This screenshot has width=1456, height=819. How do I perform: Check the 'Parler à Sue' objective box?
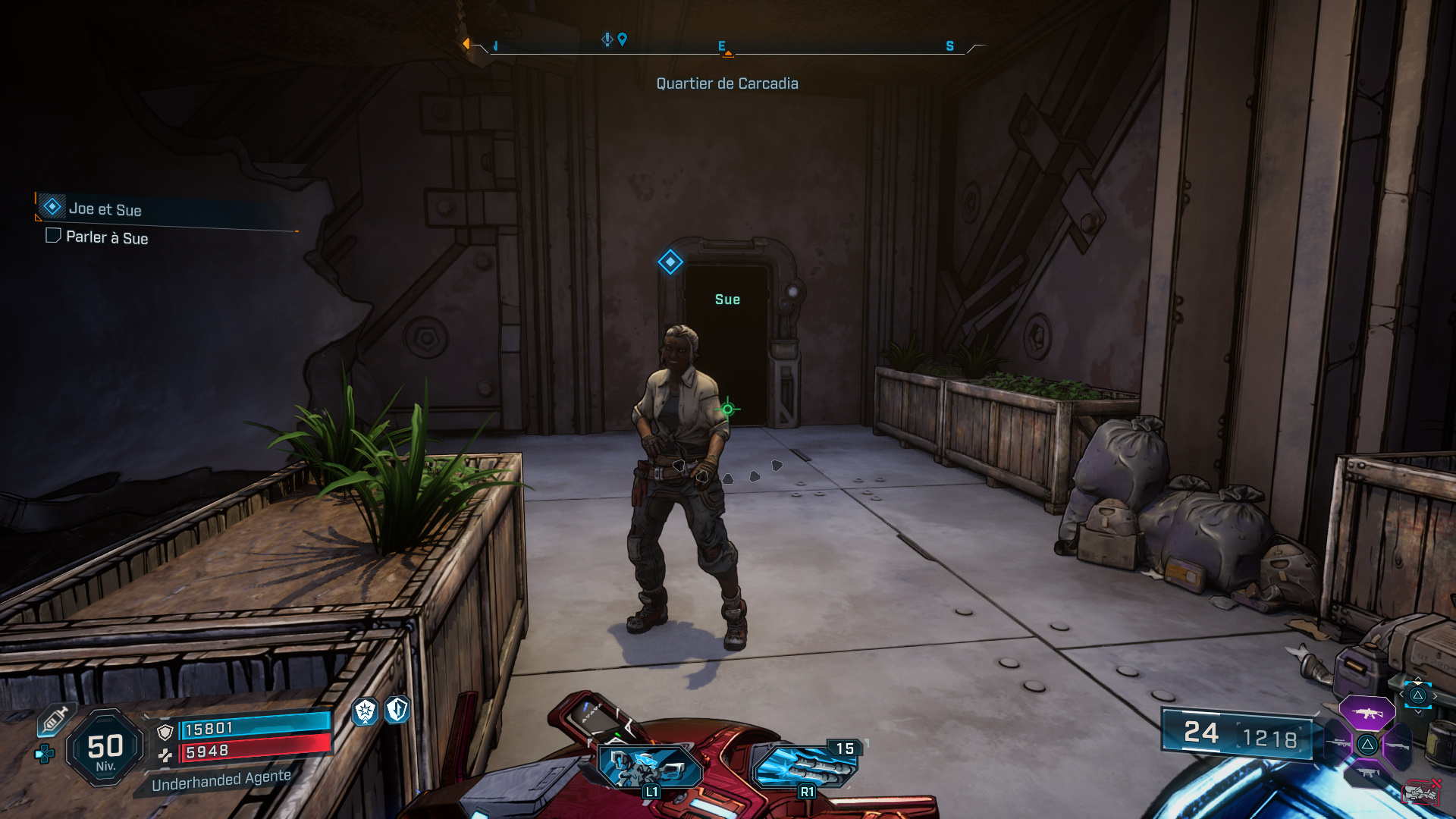(55, 238)
